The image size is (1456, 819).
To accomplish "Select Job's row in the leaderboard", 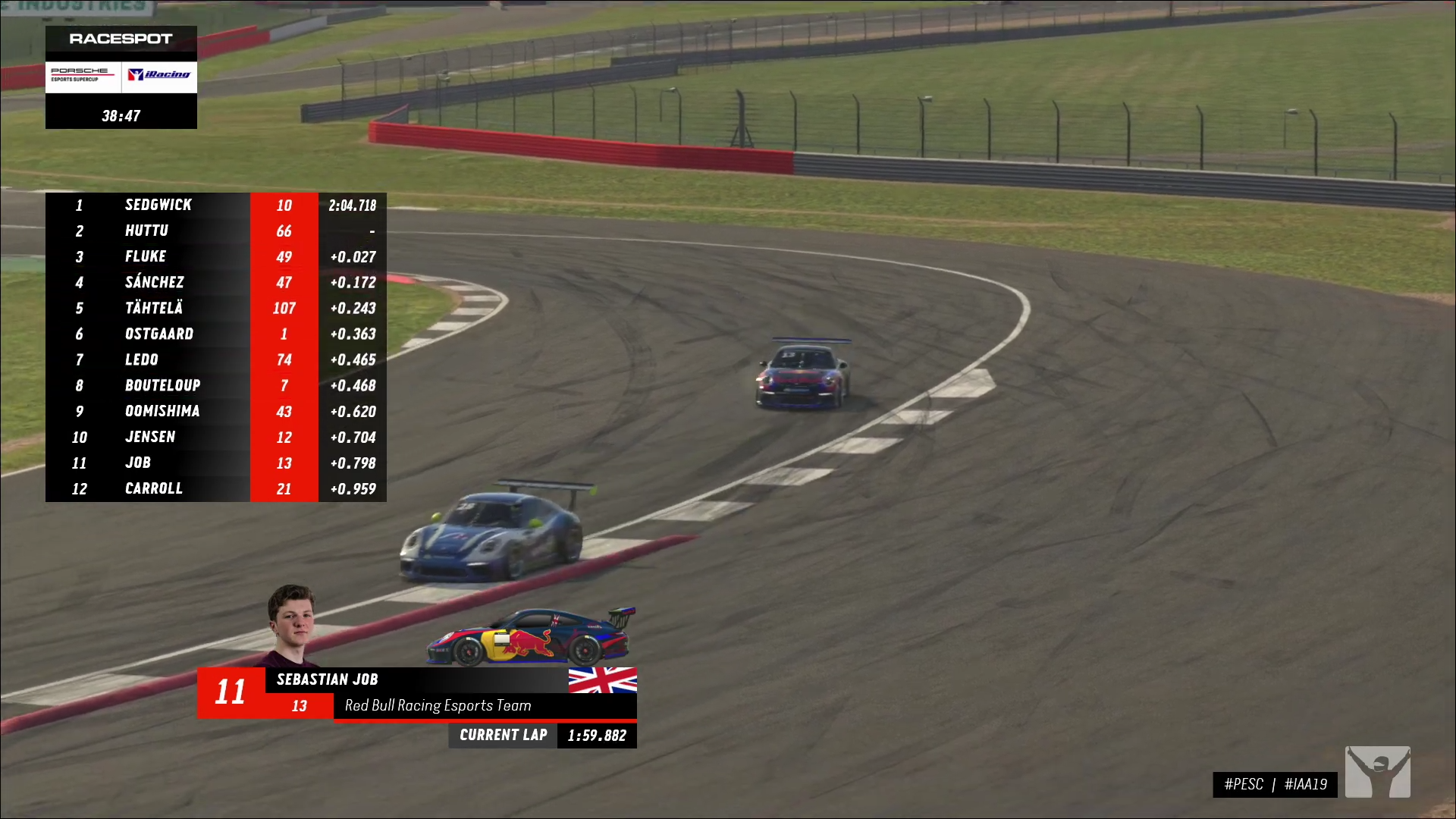I will tap(215, 463).
